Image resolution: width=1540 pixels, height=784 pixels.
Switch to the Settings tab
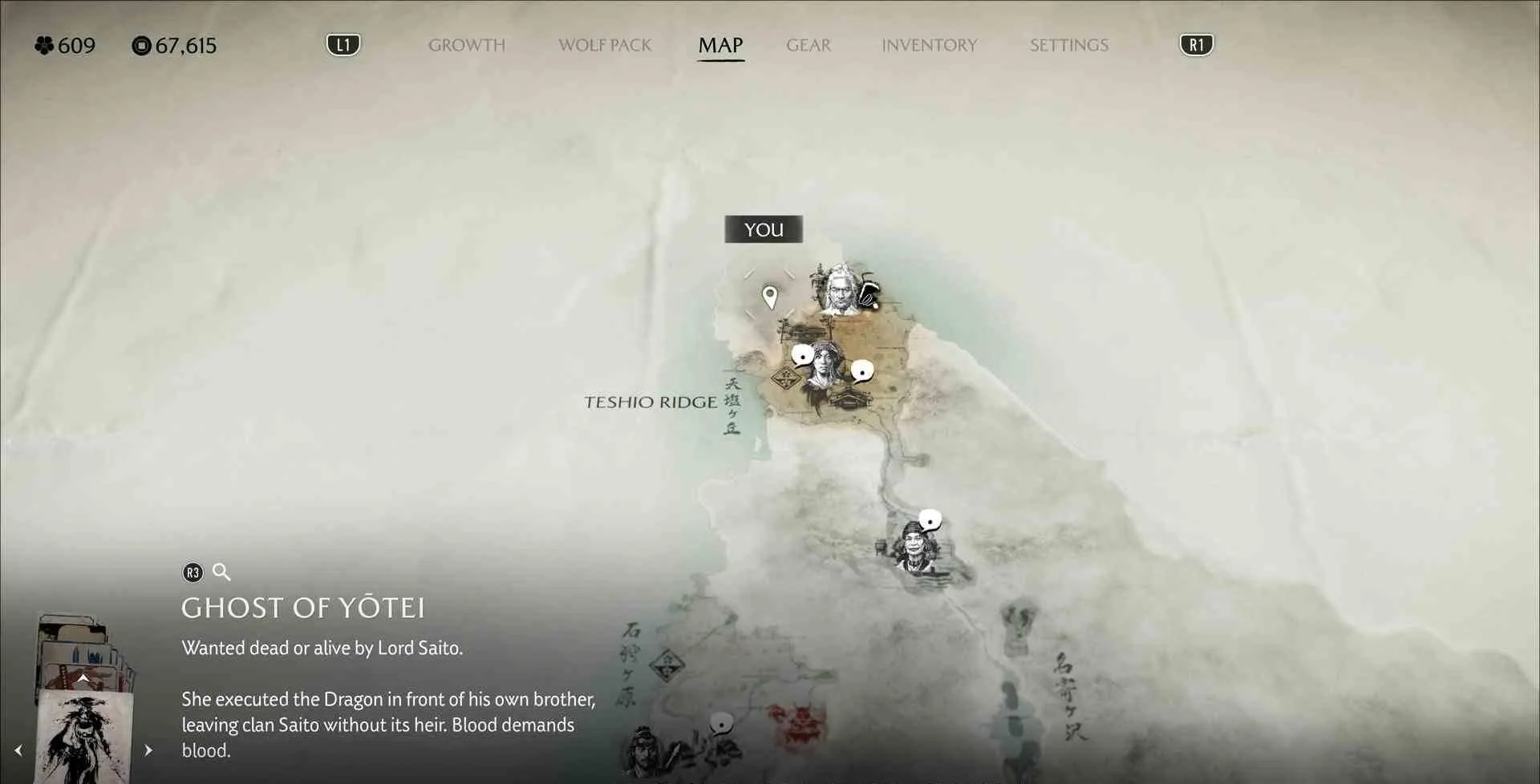point(1068,46)
